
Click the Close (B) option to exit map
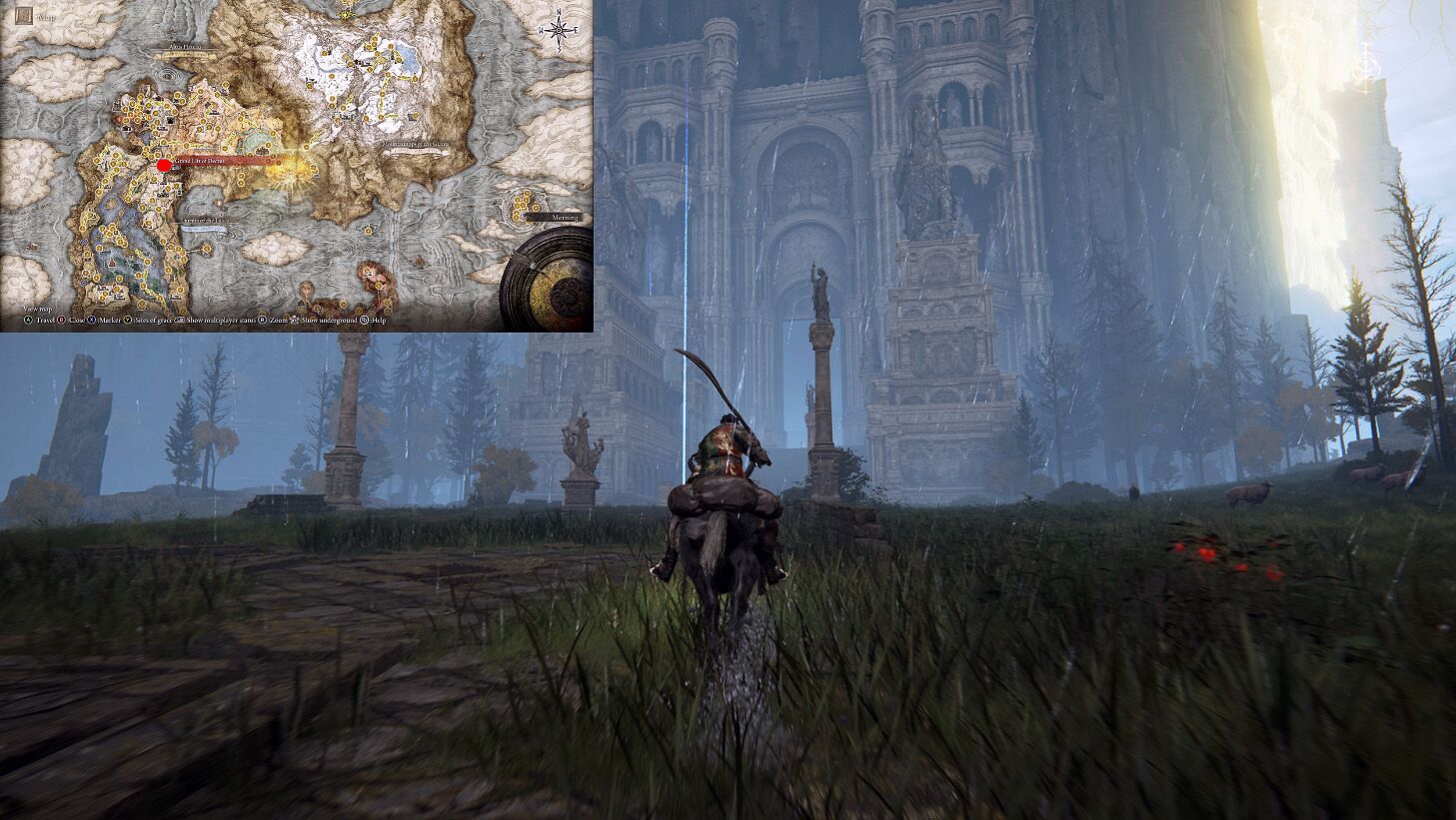62,322
